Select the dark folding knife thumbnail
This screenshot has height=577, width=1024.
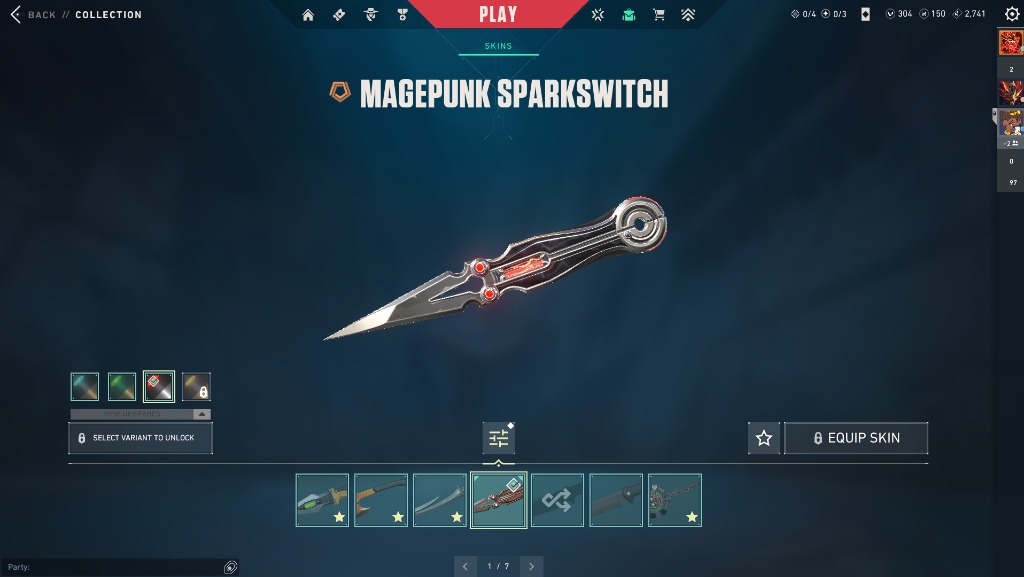[x=616, y=500]
